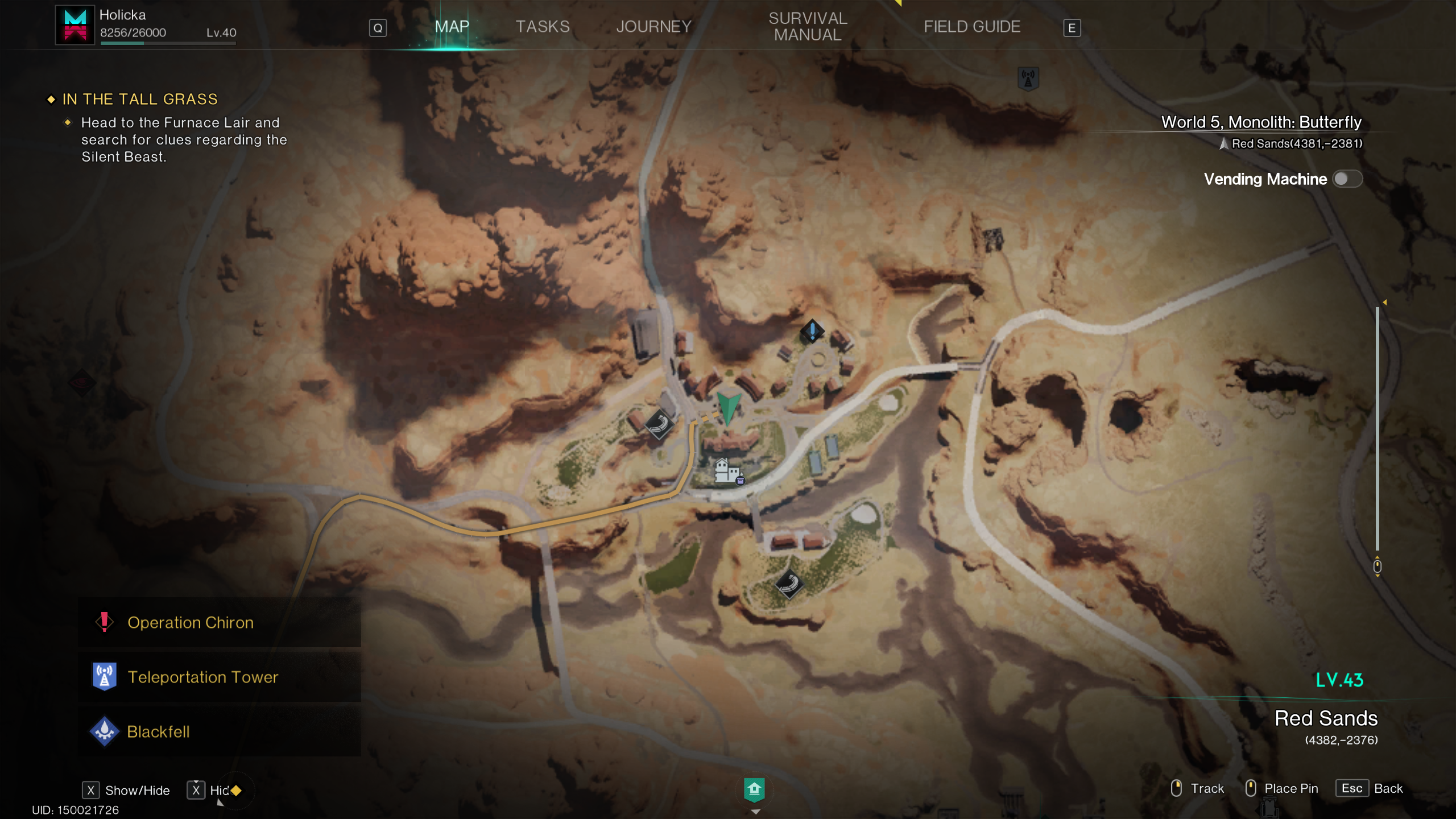Select the SURVIVAL MANUAL tab
1456x819 pixels.
pyautogui.click(x=808, y=27)
